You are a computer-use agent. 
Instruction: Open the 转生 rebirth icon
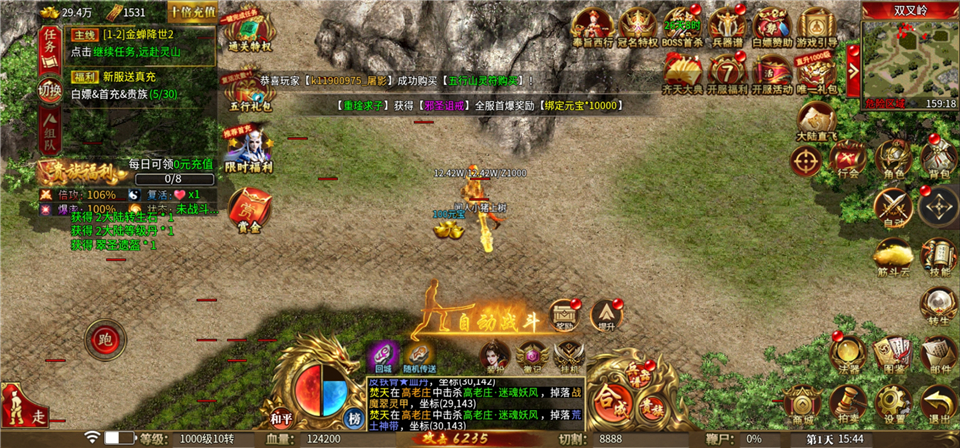[x=937, y=305]
